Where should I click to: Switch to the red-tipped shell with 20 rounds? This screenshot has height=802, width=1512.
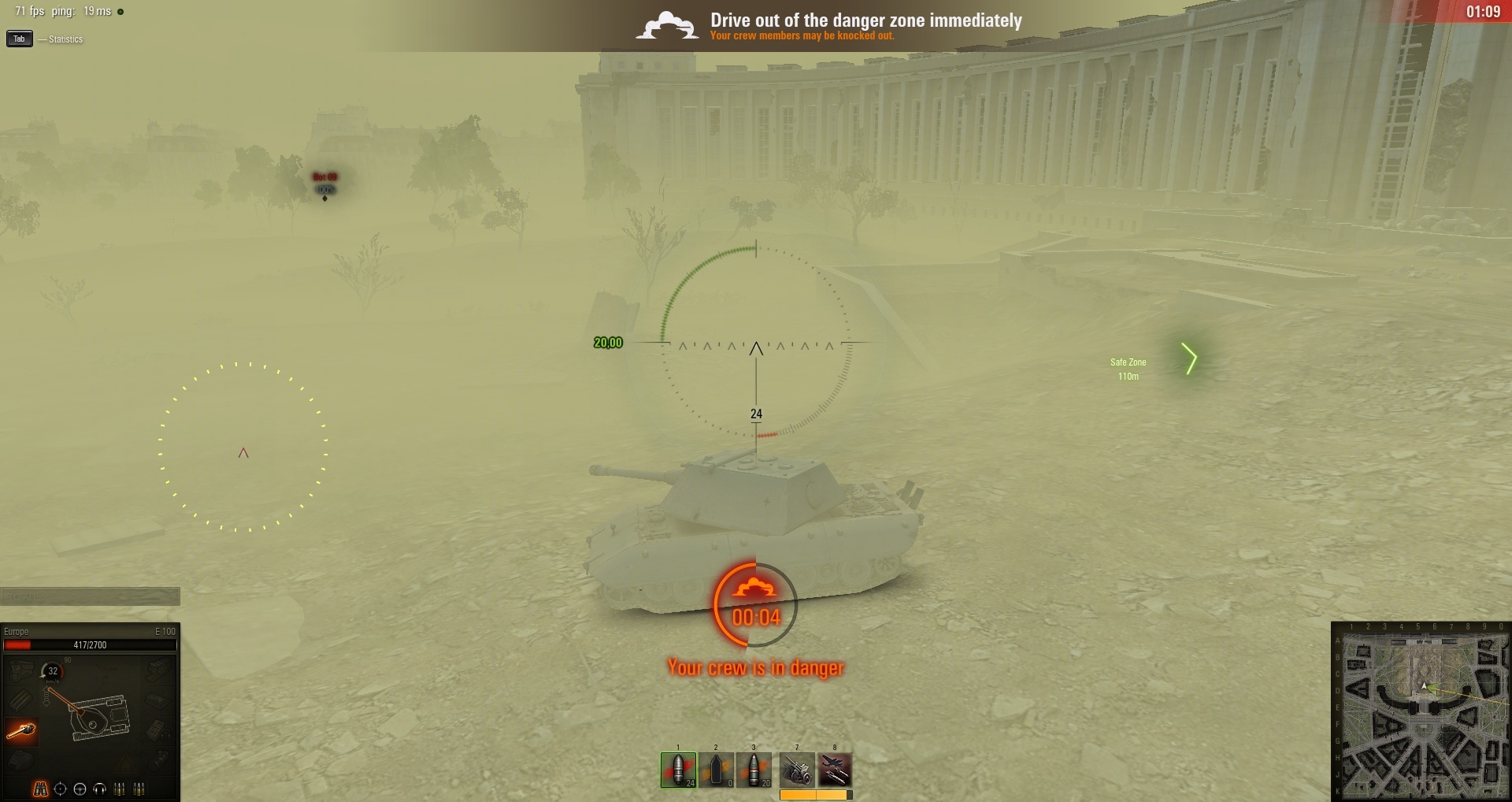(x=754, y=770)
